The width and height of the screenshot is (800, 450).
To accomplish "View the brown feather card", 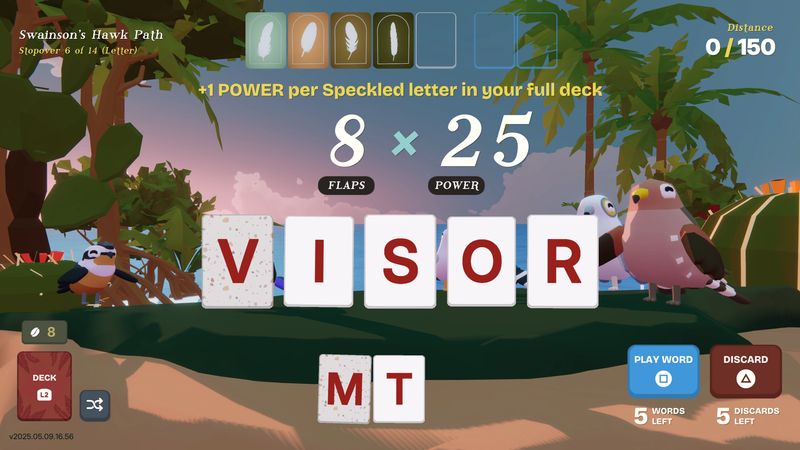I will 351,40.
